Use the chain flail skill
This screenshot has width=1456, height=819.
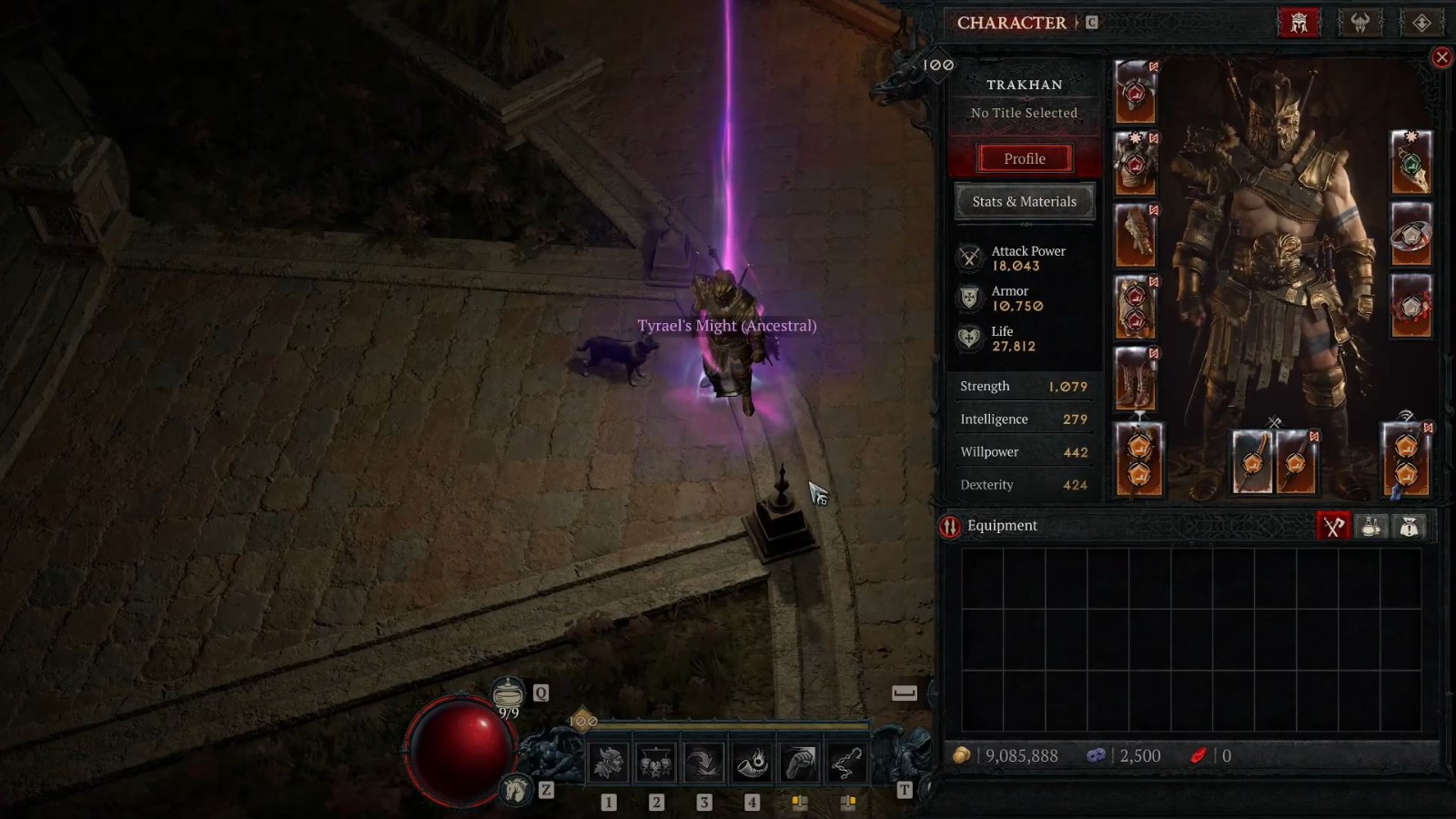pyautogui.click(x=847, y=763)
